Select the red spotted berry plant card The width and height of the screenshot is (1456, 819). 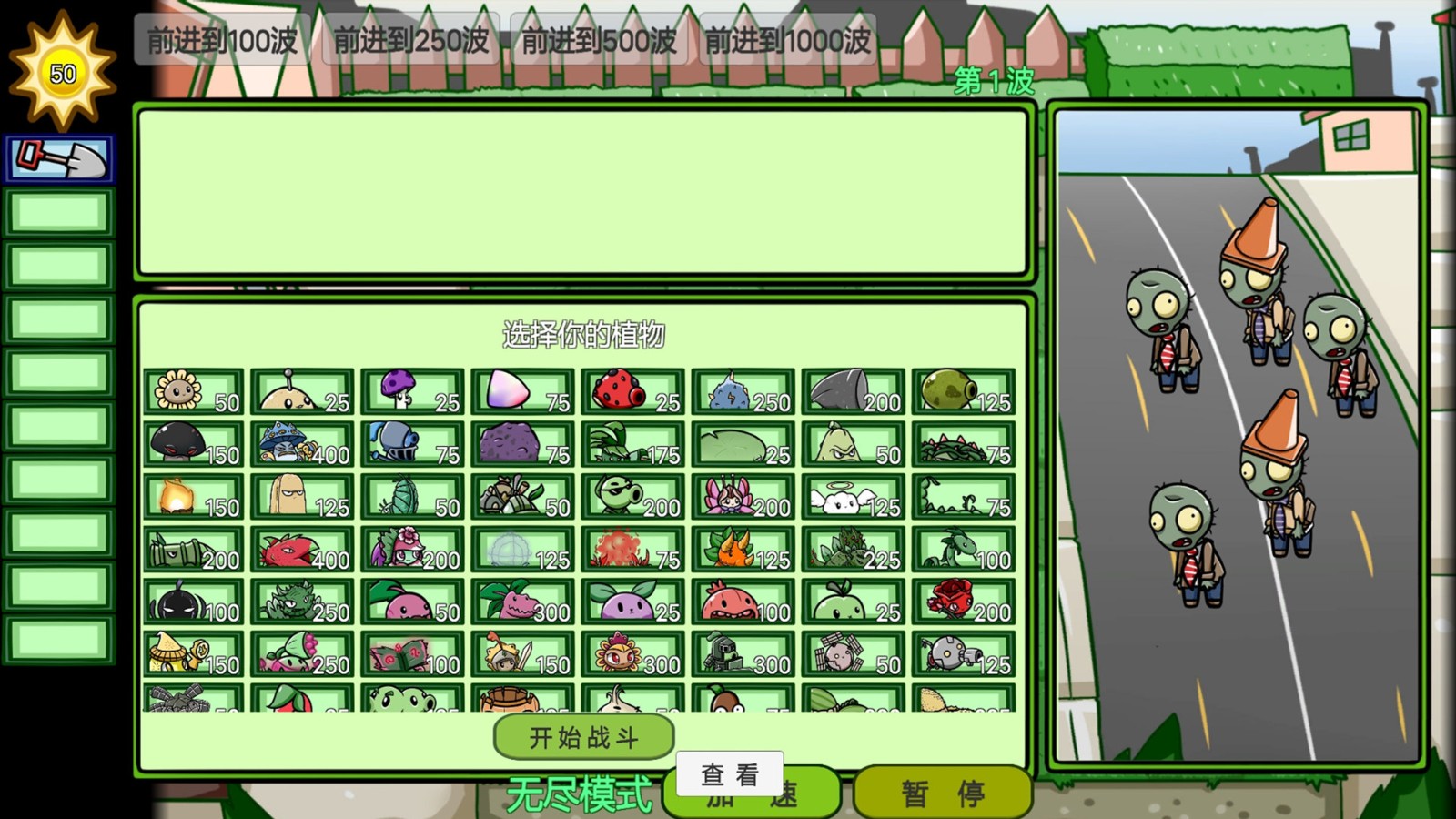tap(633, 391)
